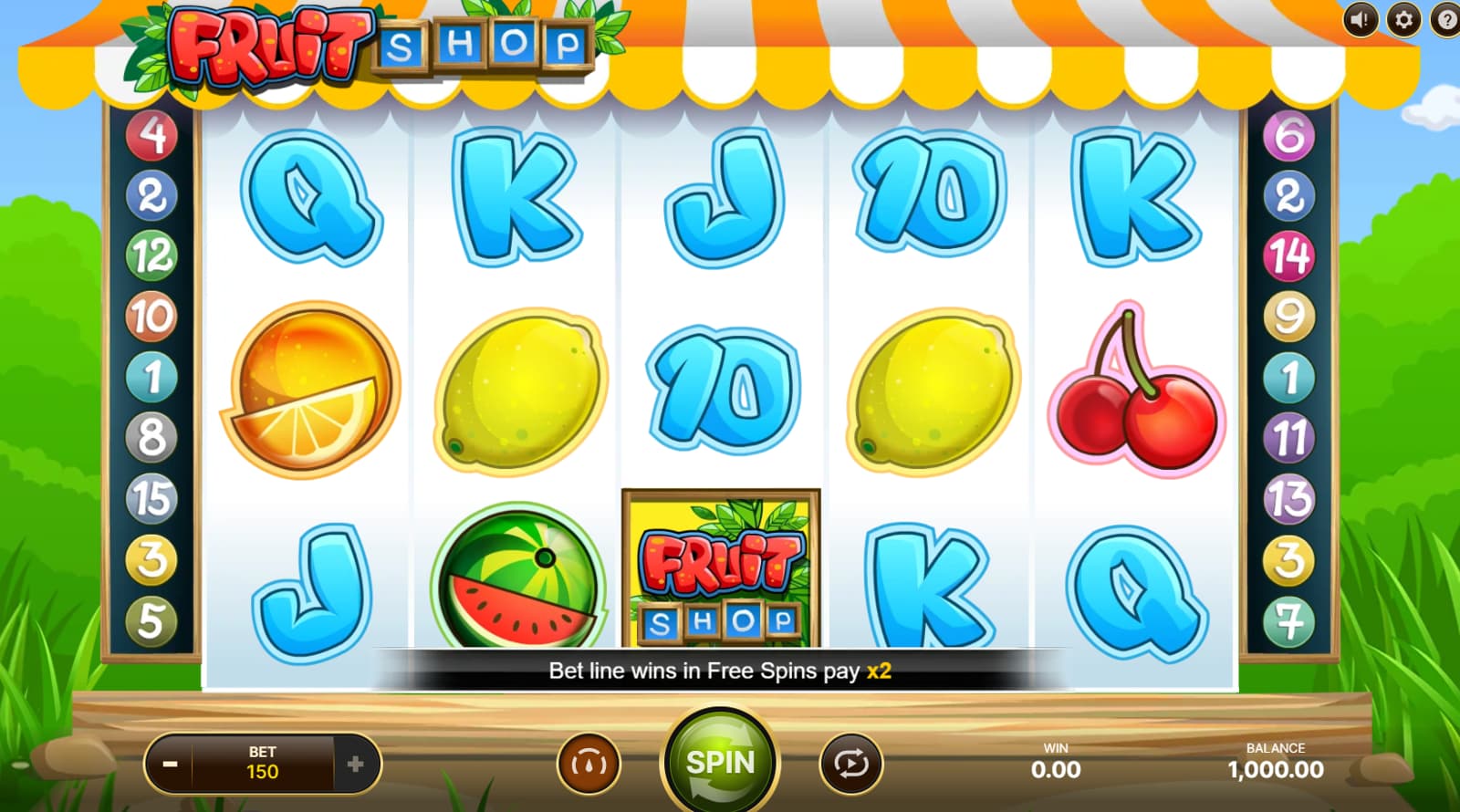Viewport: 1460px width, 812px height.
Task: Click the K letter symbol on reel two
Action: pos(516,196)
